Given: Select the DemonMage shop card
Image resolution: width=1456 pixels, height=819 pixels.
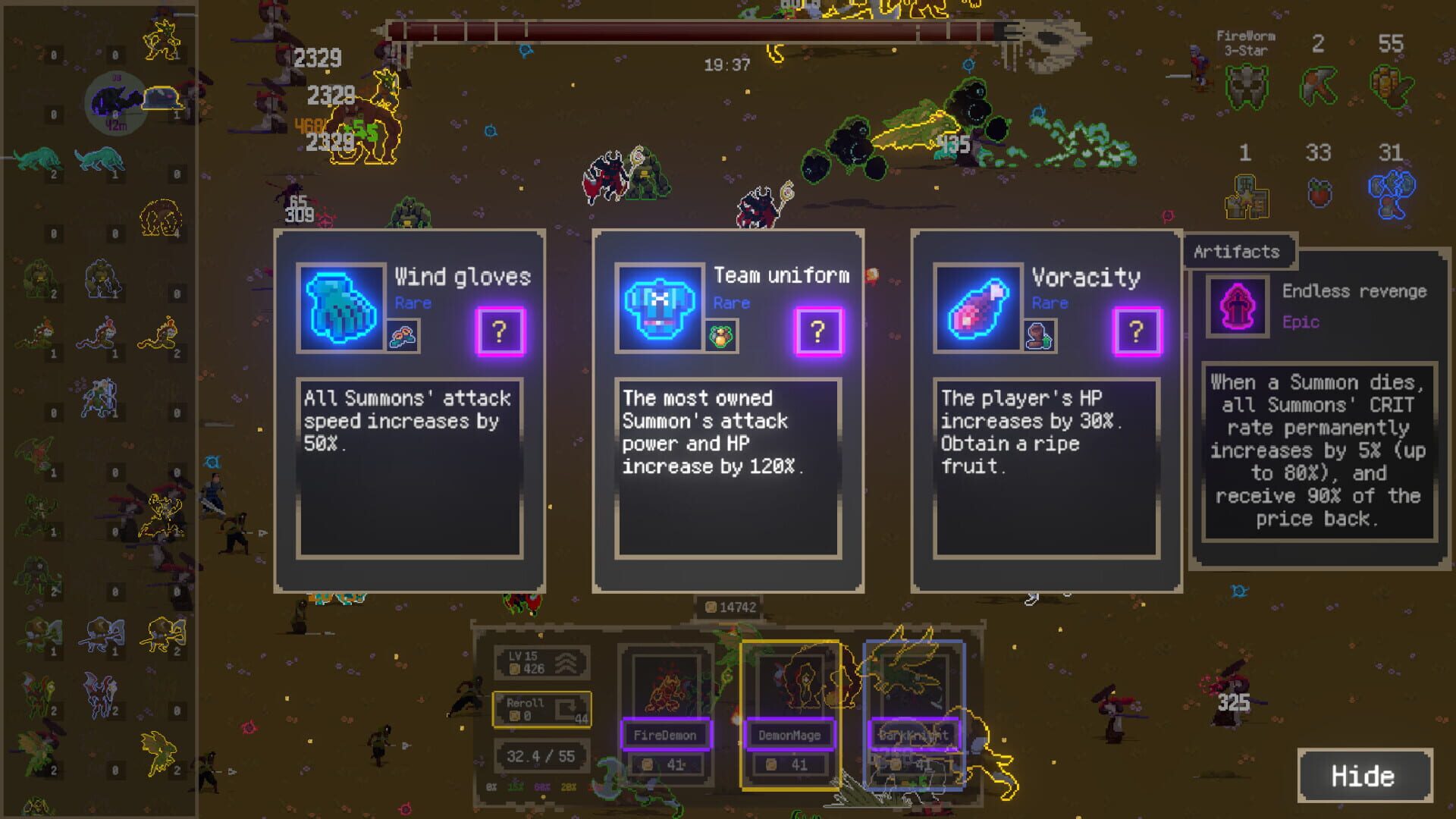Looking at the screenshot, I should tap(789, 713).
